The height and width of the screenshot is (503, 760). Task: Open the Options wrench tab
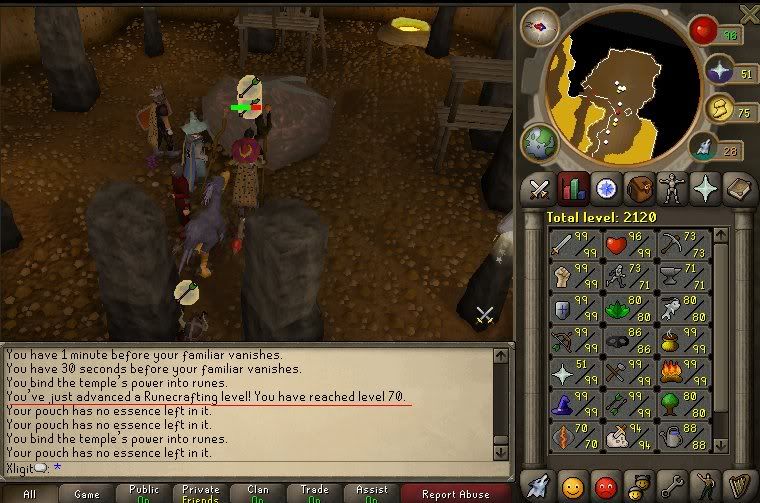click(671, 486)
